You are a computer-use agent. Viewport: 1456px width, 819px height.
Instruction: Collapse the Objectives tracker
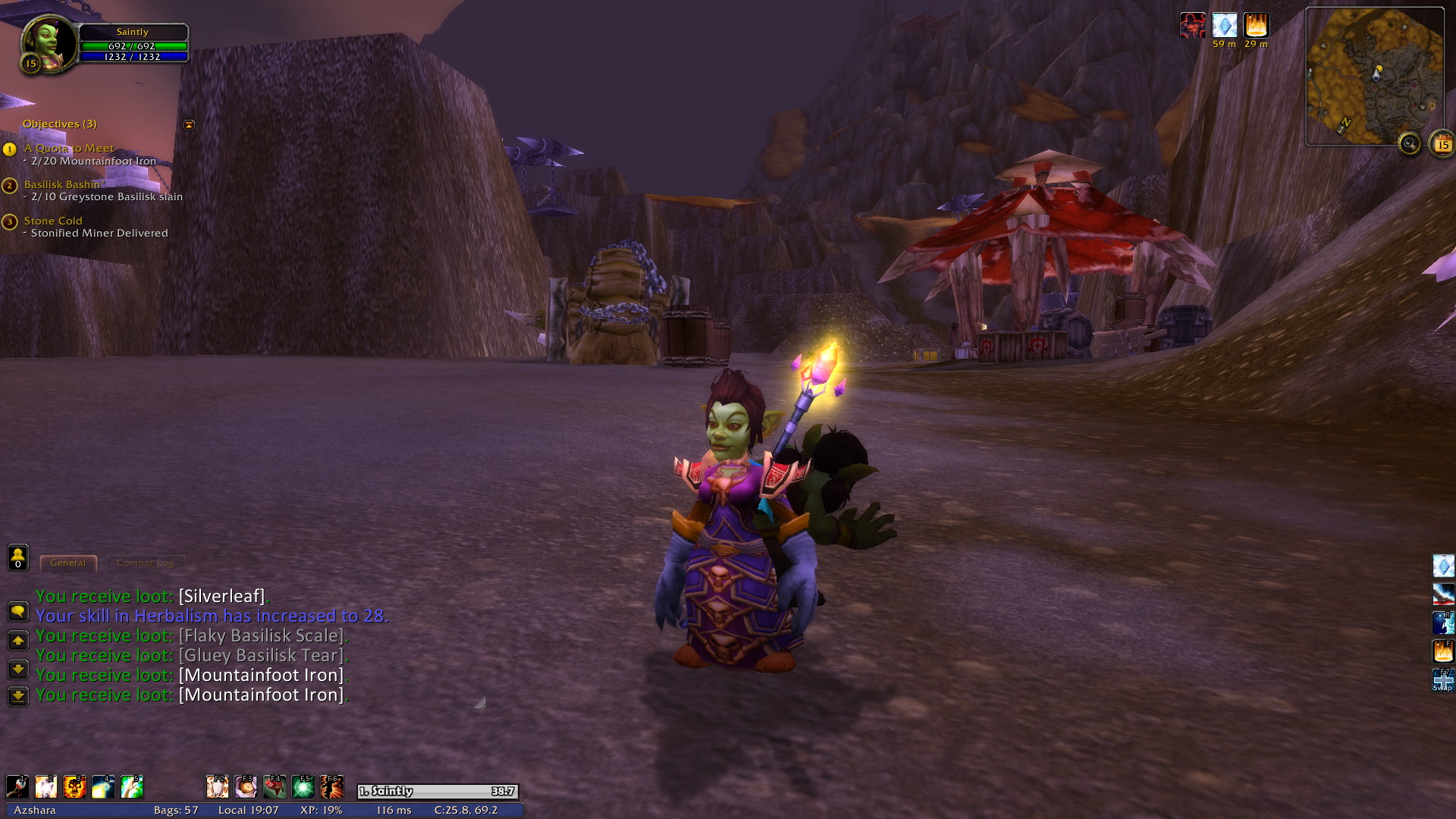coord(189,124)
